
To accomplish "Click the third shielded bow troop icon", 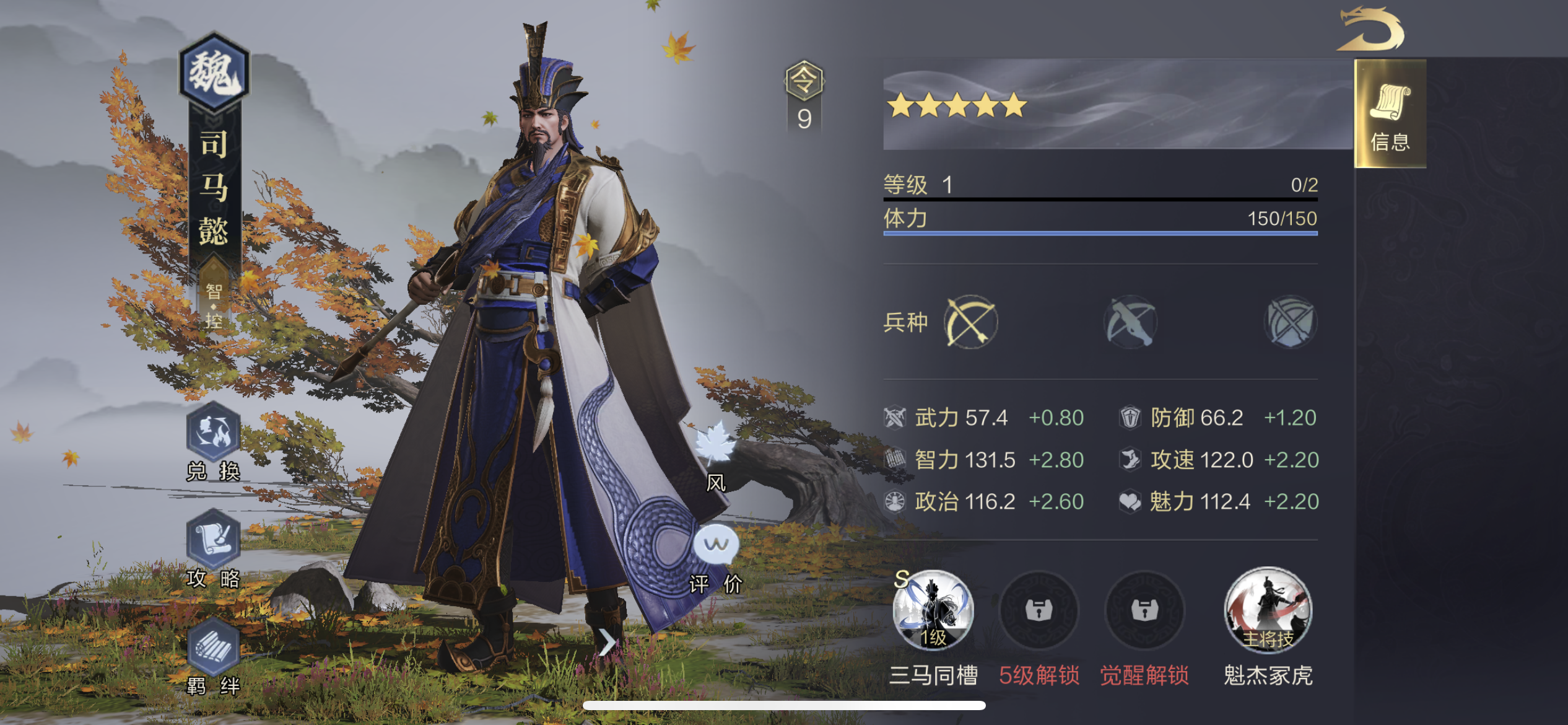I will click(x=1291, y=321).
